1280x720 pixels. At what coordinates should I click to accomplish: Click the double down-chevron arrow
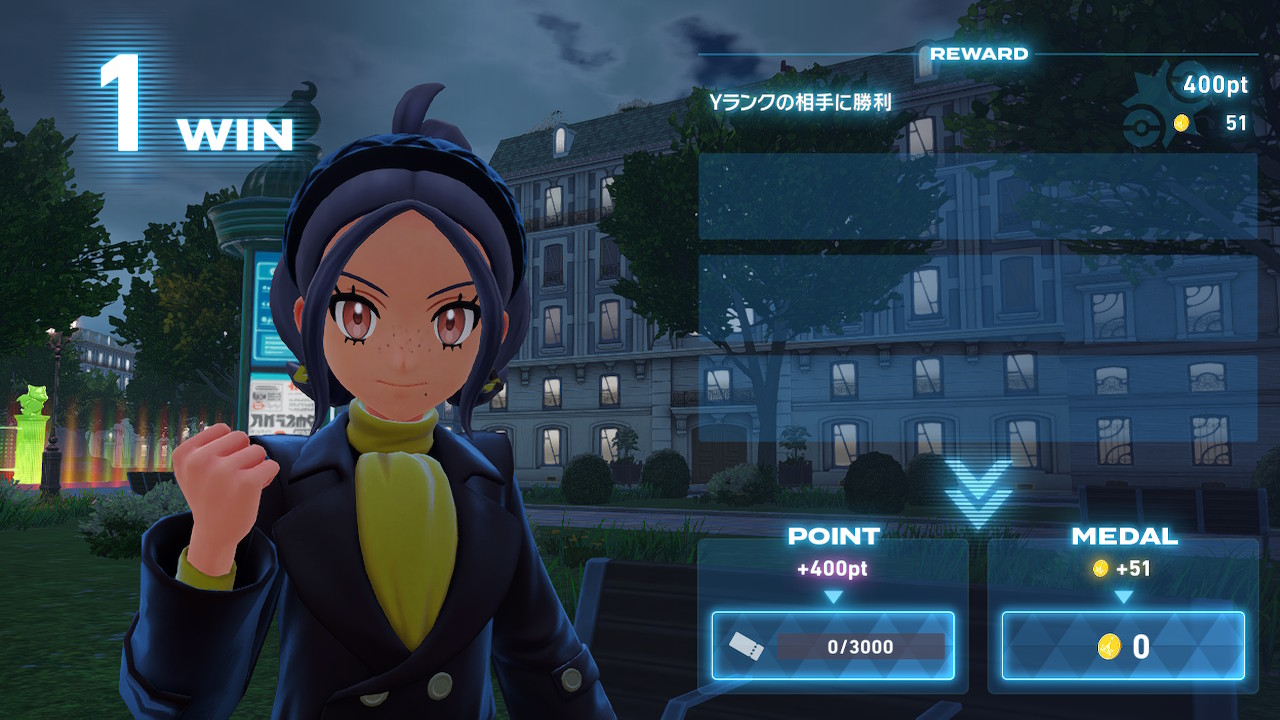978,494
